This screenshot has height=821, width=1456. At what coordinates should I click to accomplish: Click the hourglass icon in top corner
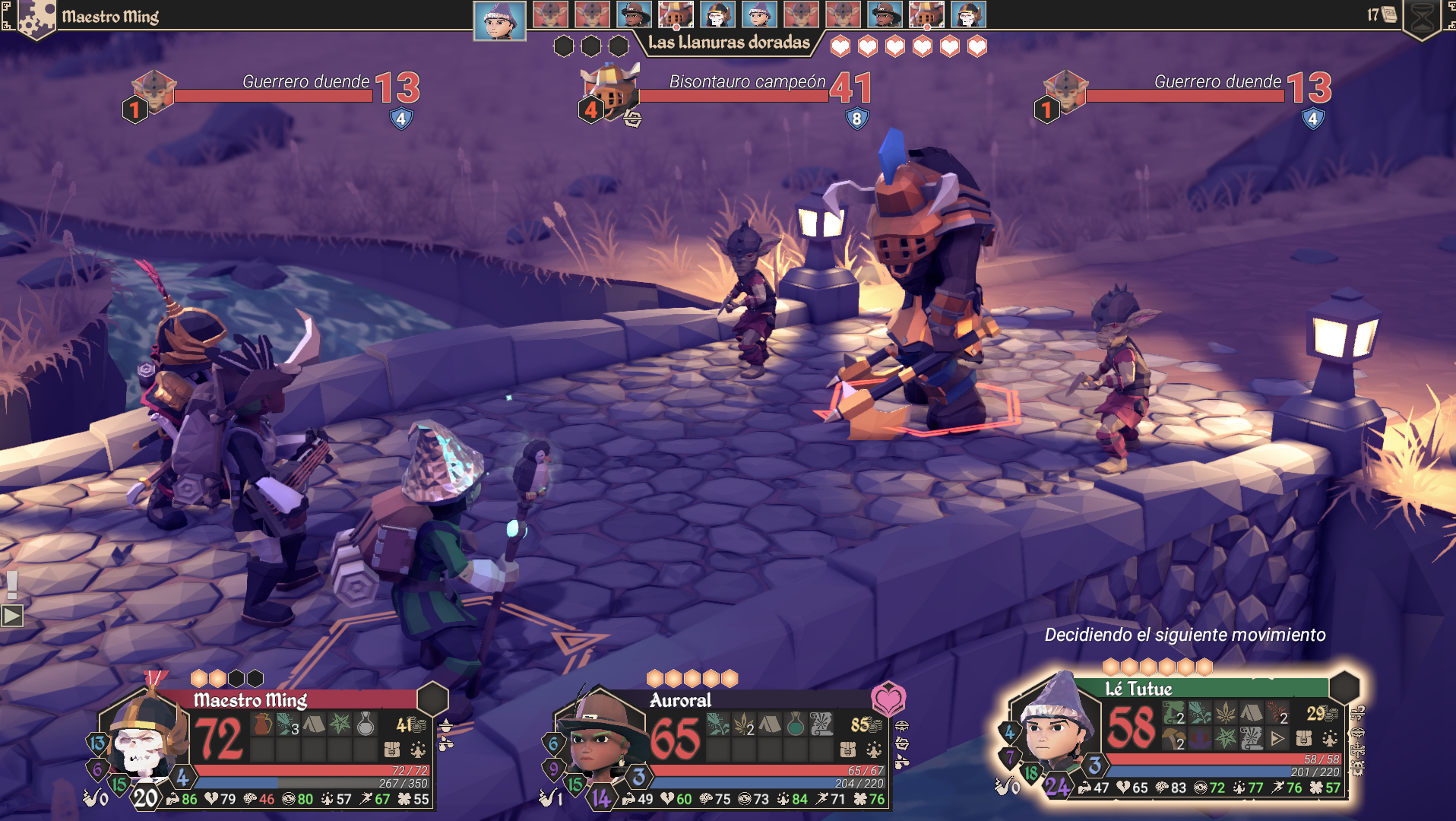point(1423,17)
